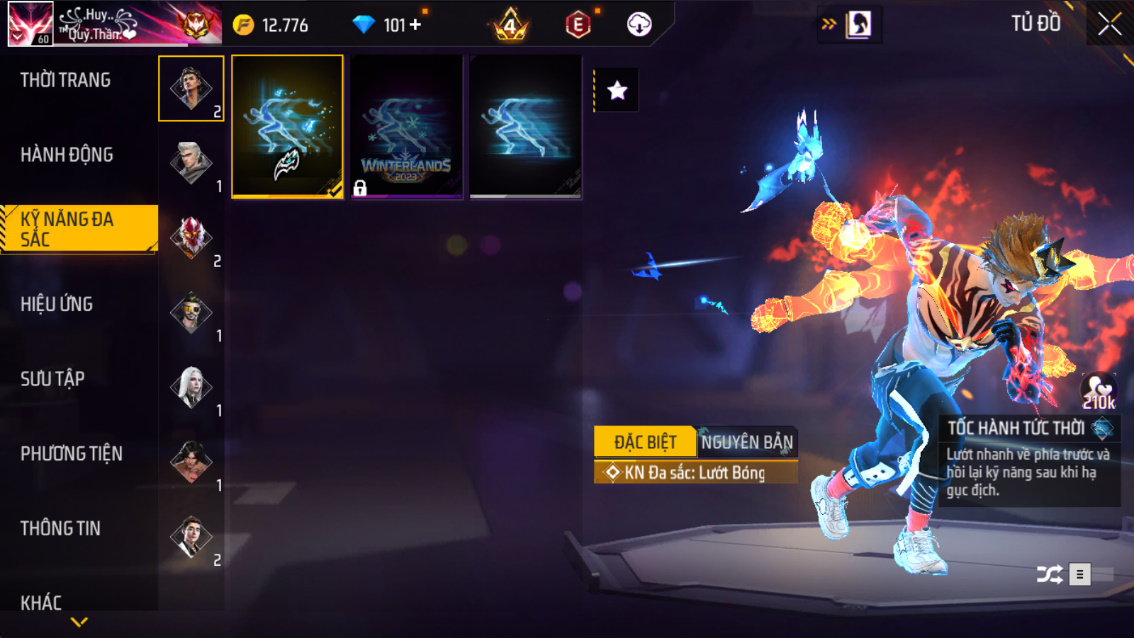This screenshot has height=638, width=1134.
Task: Select the white-haired female character portrait
Action: 190,388
